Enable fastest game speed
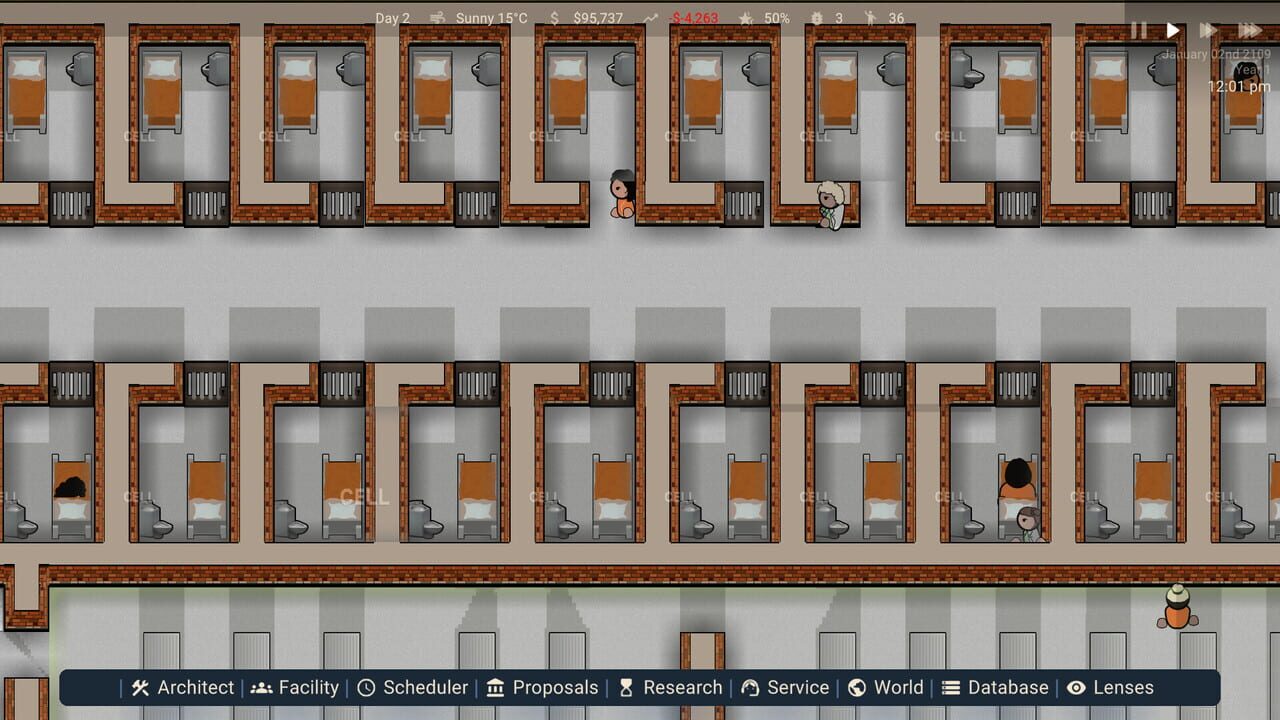This screenshot has width=1280, height=720. click(1249, 30)
